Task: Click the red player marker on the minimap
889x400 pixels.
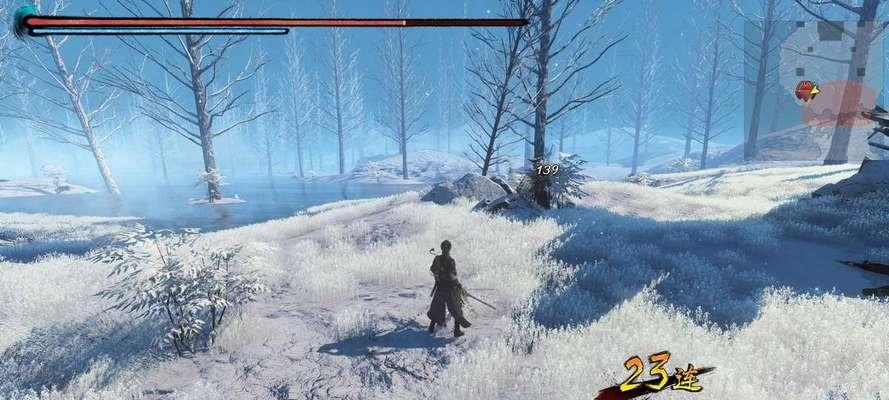Action: 804,92
